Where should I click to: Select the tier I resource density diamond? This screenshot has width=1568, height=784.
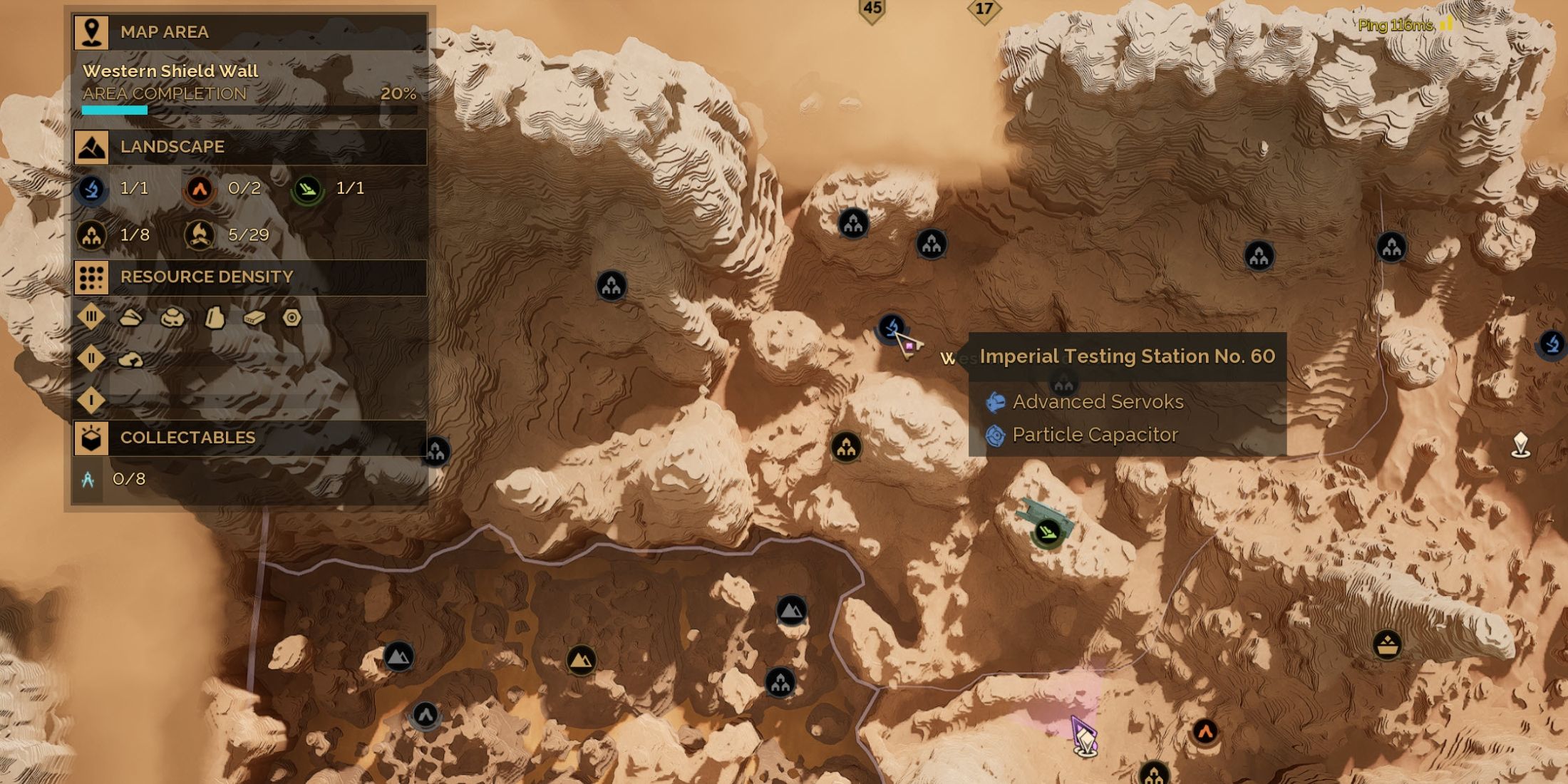click(91, 400)
